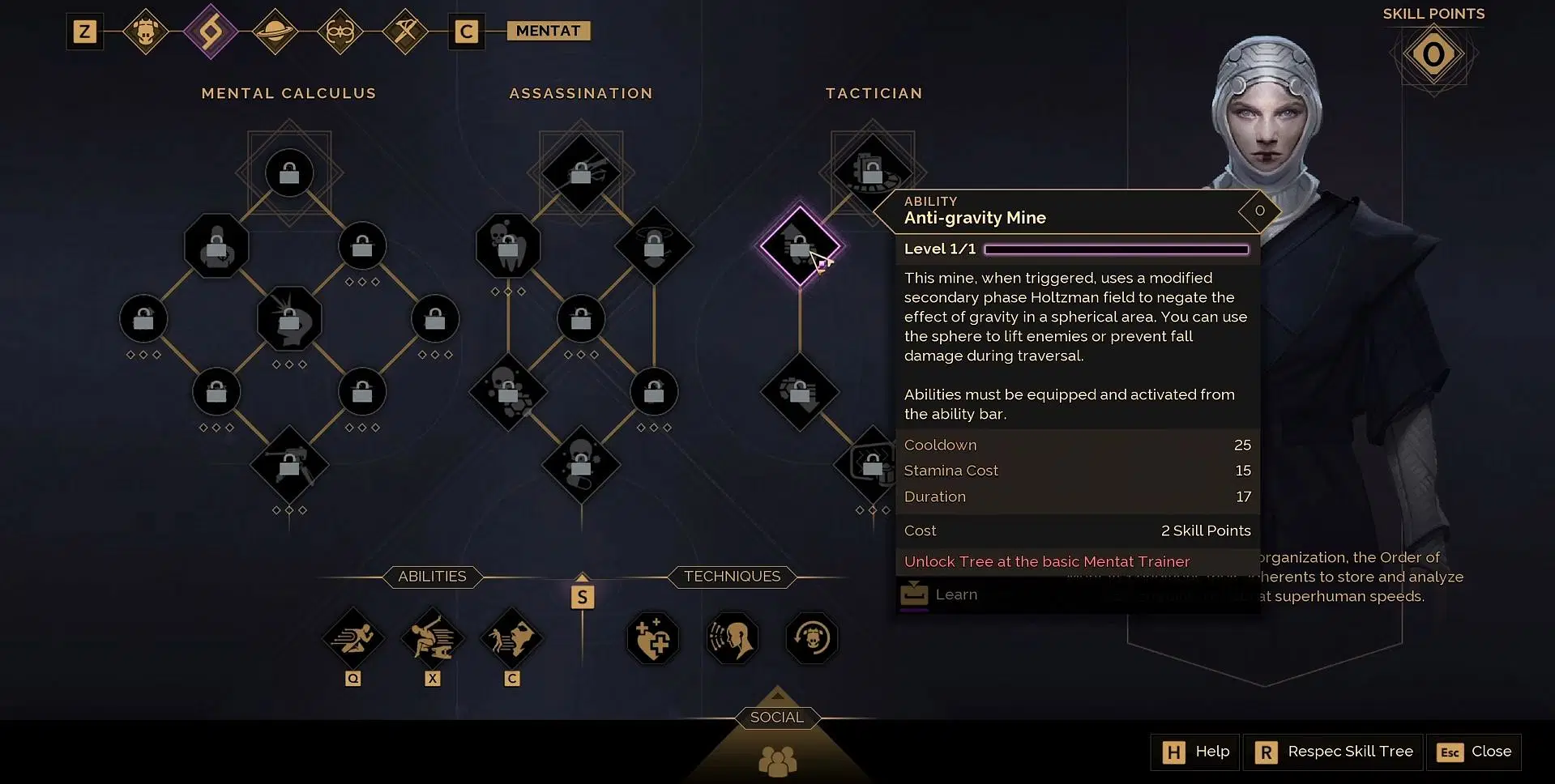Choose the leaping figure ability slot

(x=433, y=638)
